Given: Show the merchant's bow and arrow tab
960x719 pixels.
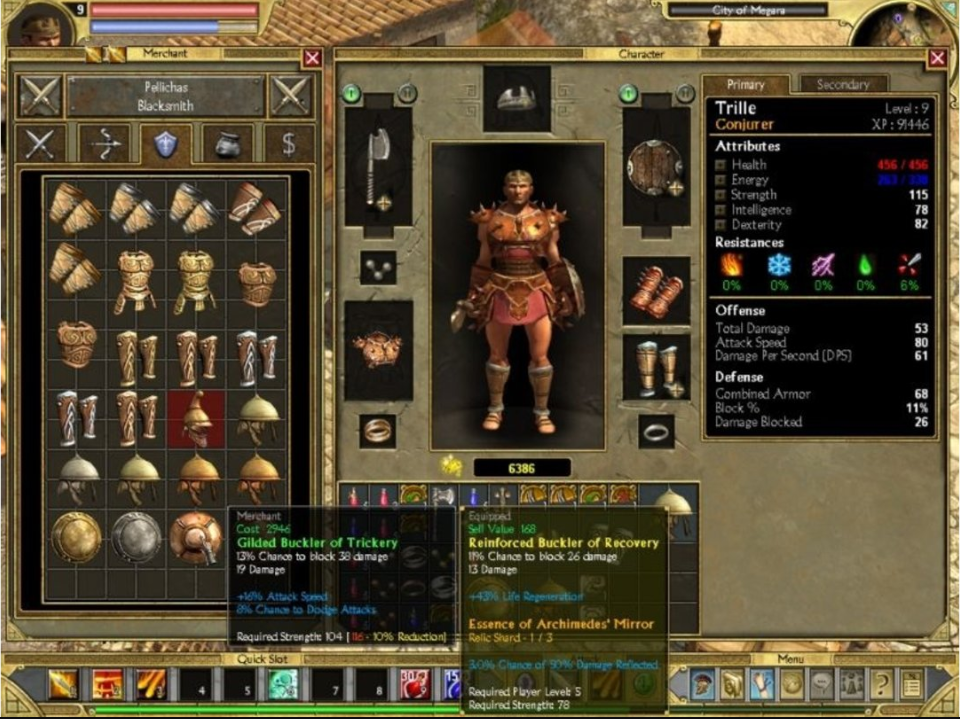Looking at the screenshot, I should (104, 145).
